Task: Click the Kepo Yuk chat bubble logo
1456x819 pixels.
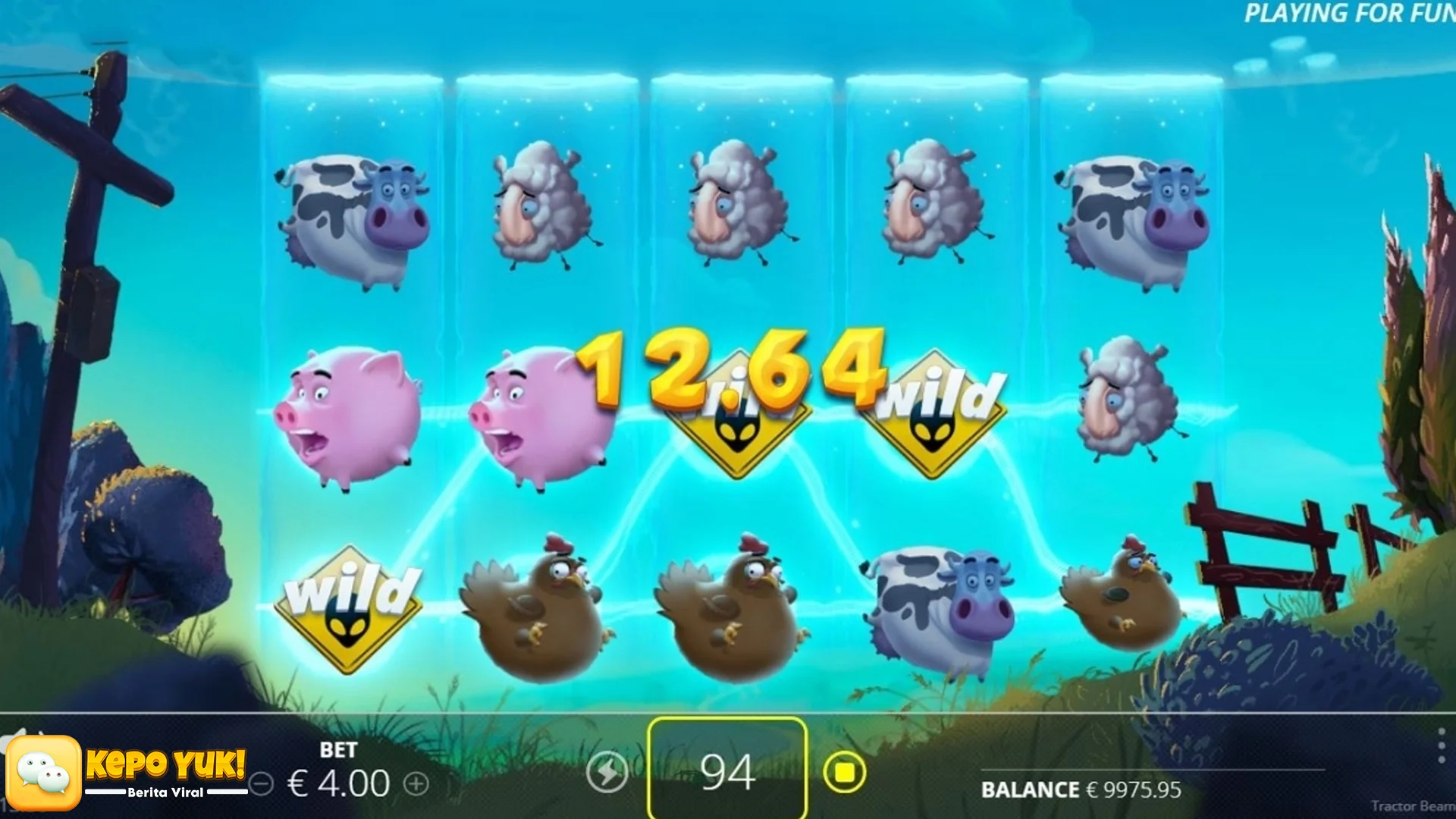Action: coord(44,773)
